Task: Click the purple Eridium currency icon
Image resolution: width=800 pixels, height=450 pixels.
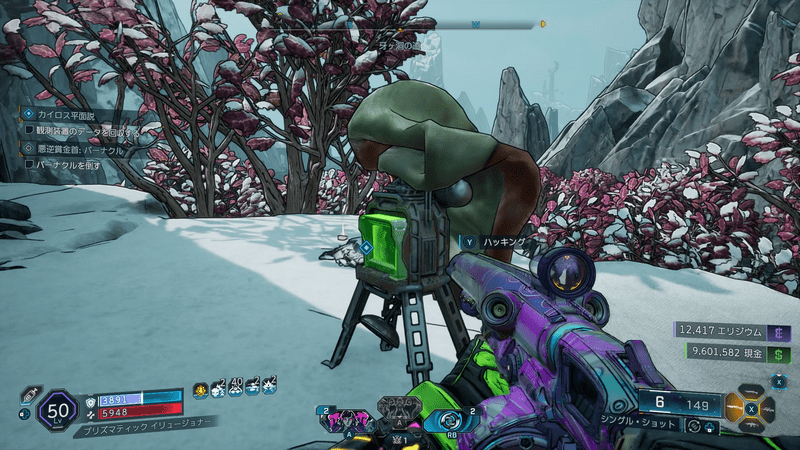Action: click(780, 331)
